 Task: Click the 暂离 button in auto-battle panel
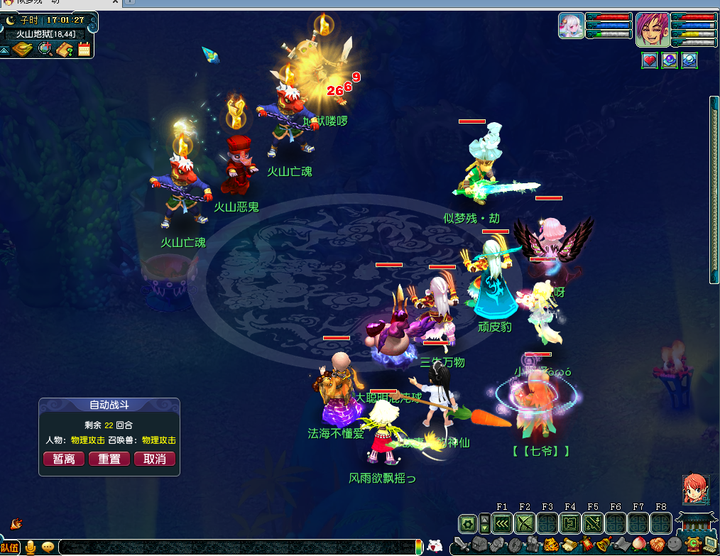[64, 459]
